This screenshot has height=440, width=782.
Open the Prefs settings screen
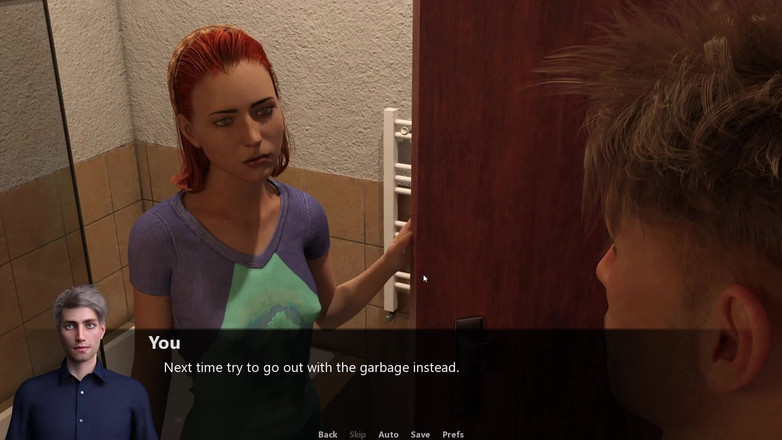453,434
